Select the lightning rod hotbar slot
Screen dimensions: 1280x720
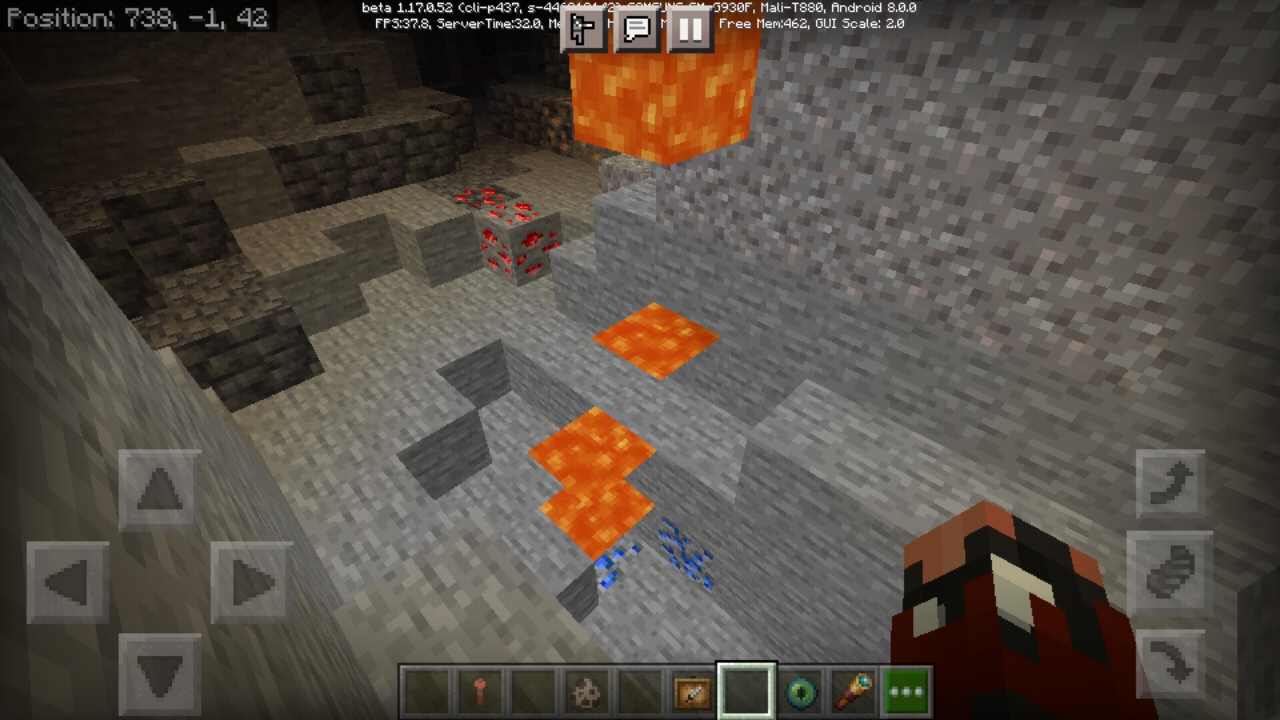click(478, 691)
